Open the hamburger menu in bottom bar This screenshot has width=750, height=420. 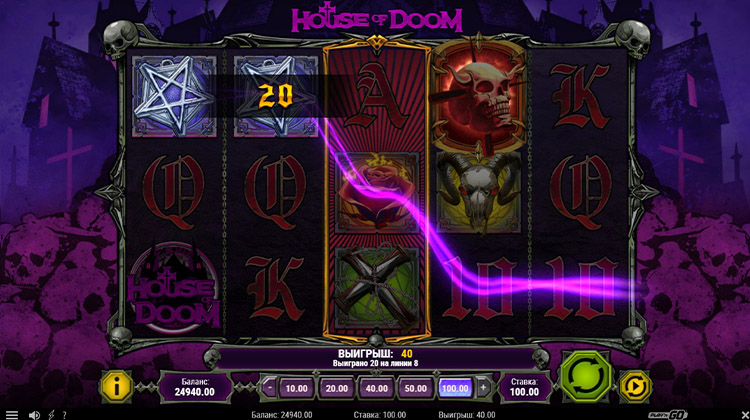click(11, 414)
